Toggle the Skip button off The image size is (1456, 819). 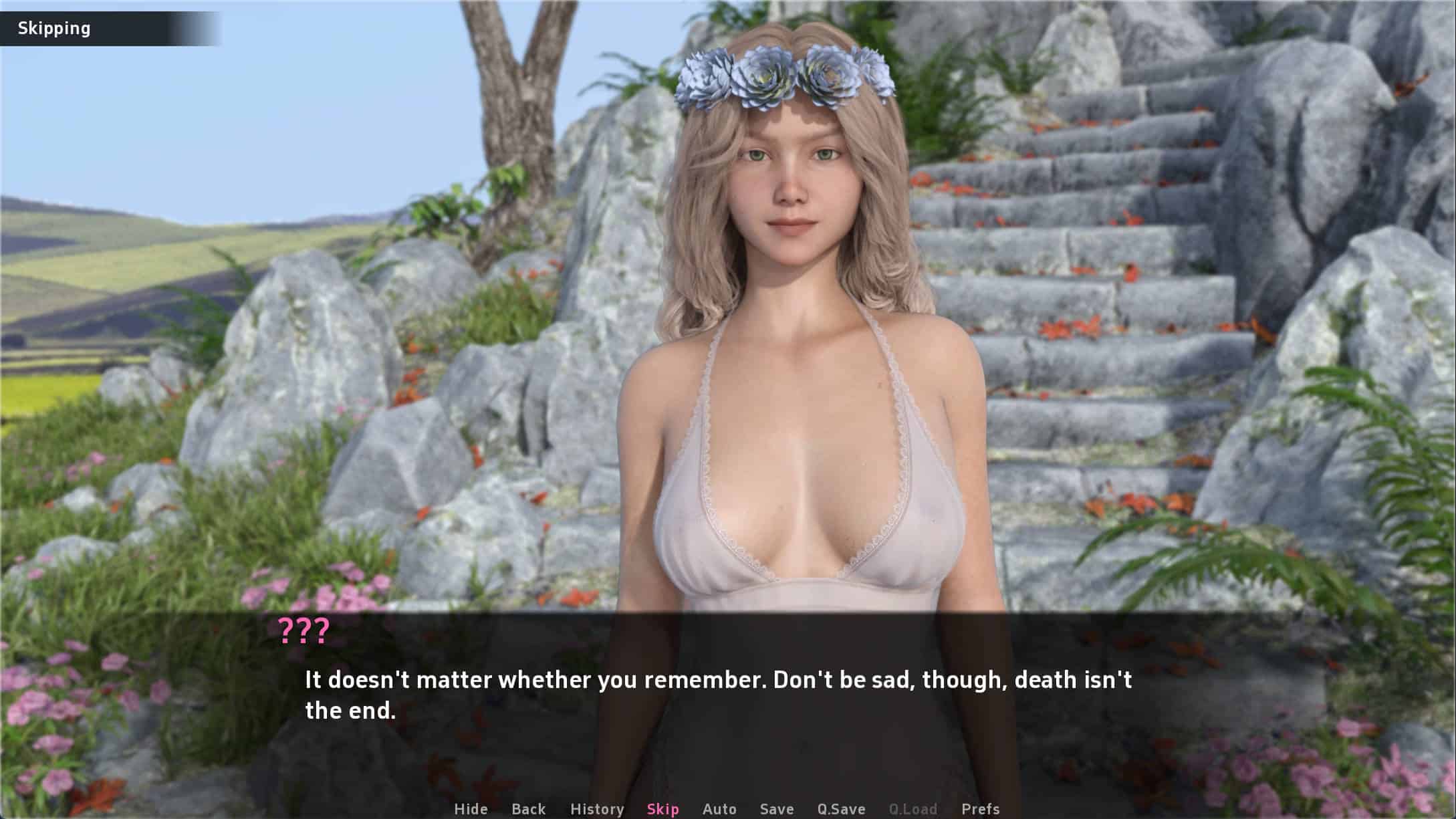click(662, 809)
